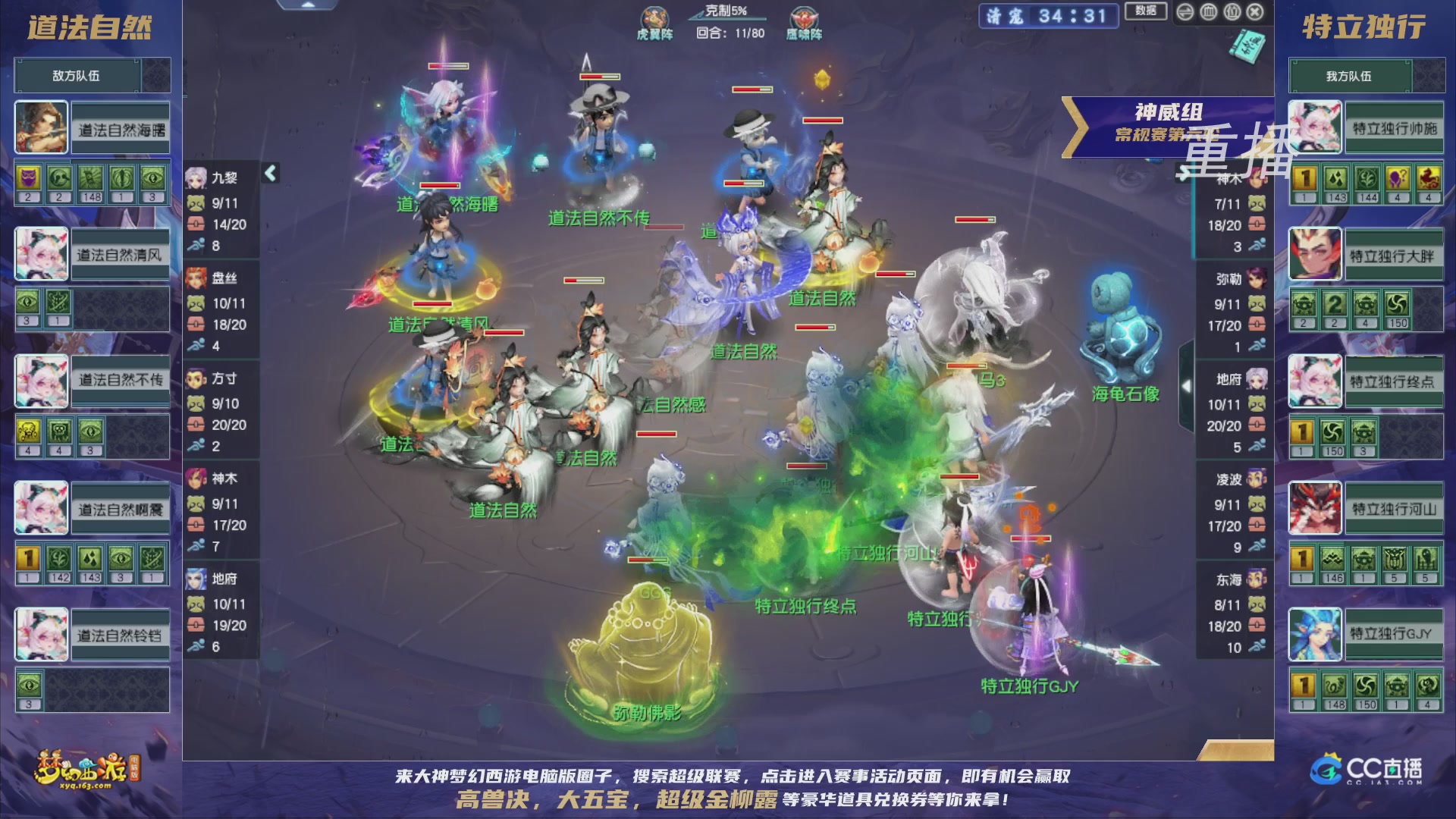
Task: Click the gift-box round icon in top-right cluster
Action: [x=1232, y=12]
